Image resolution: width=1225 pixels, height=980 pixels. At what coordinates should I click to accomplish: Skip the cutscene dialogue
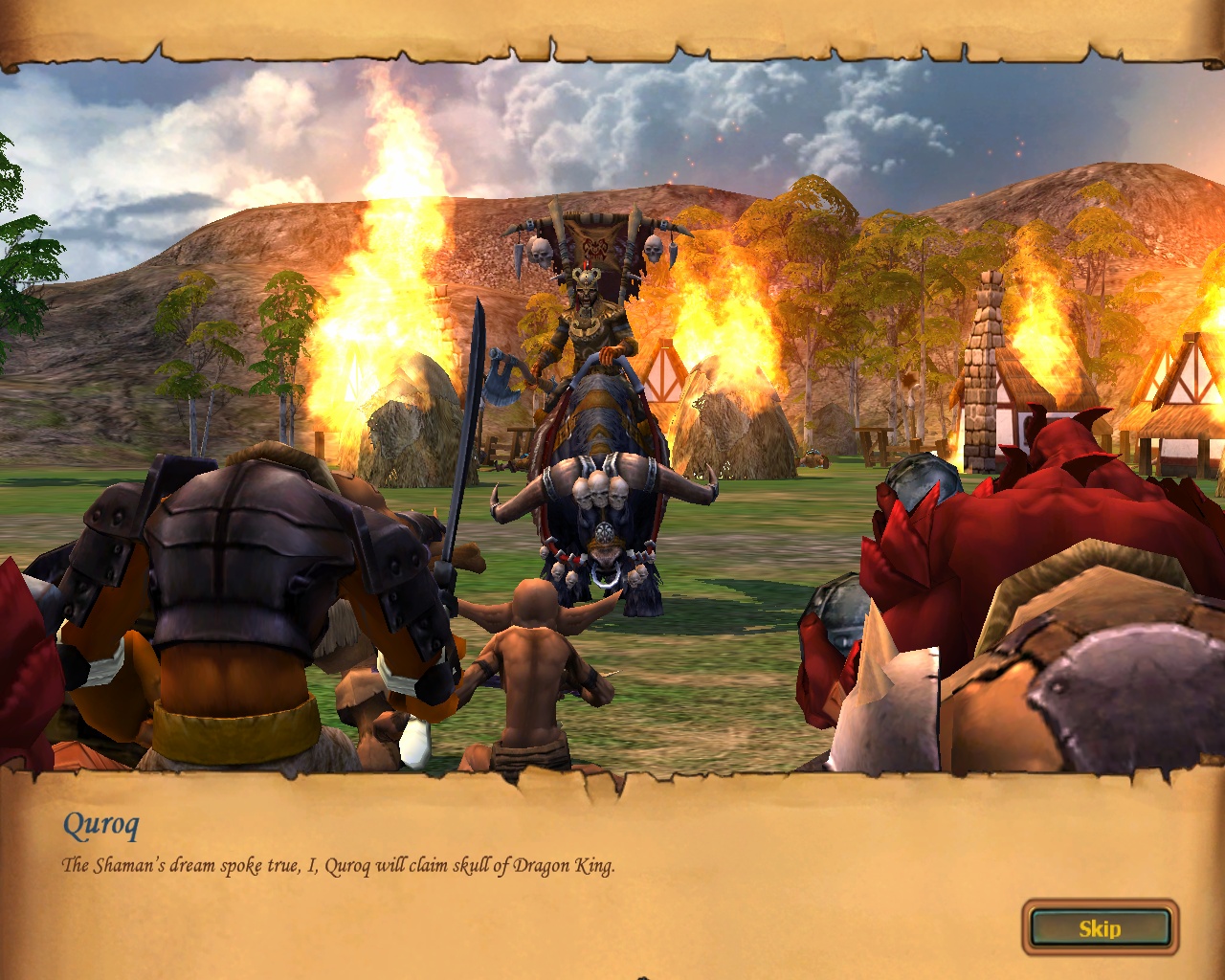coord(1100,927)
